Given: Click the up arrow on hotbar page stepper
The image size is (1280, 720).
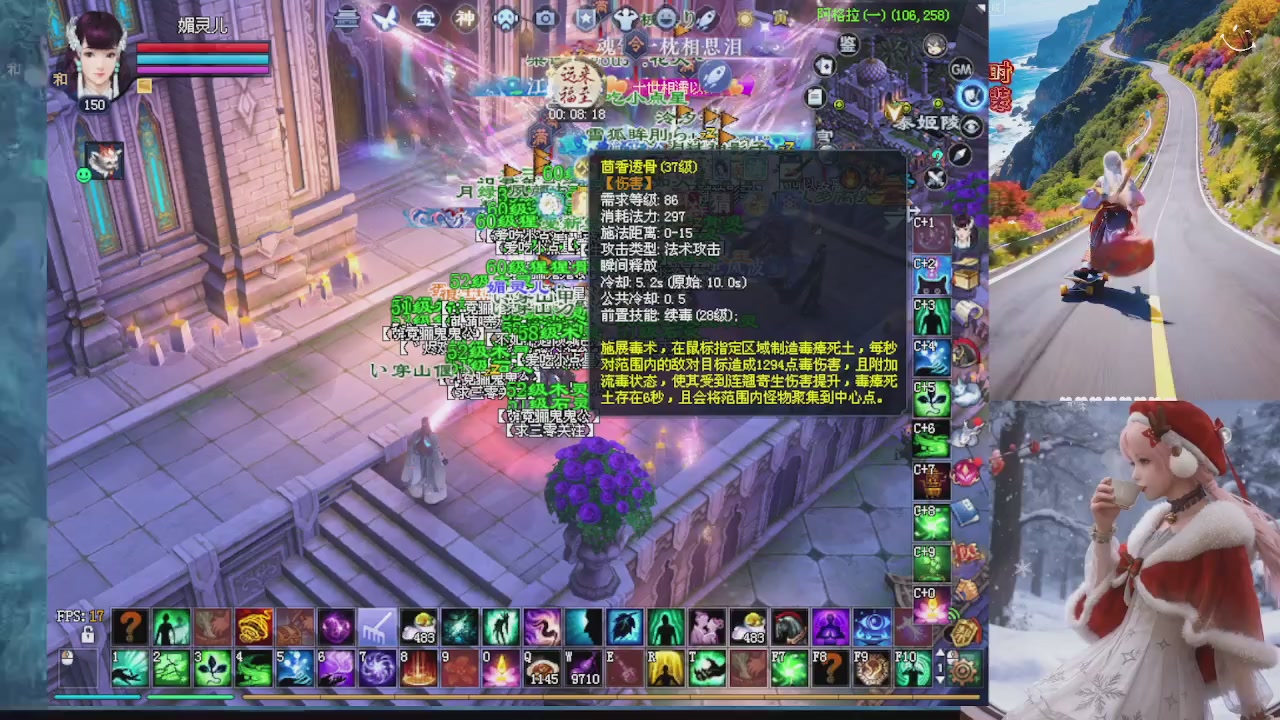Looking at the screenshot, I should pyautogui.click(x=940, y=652).
